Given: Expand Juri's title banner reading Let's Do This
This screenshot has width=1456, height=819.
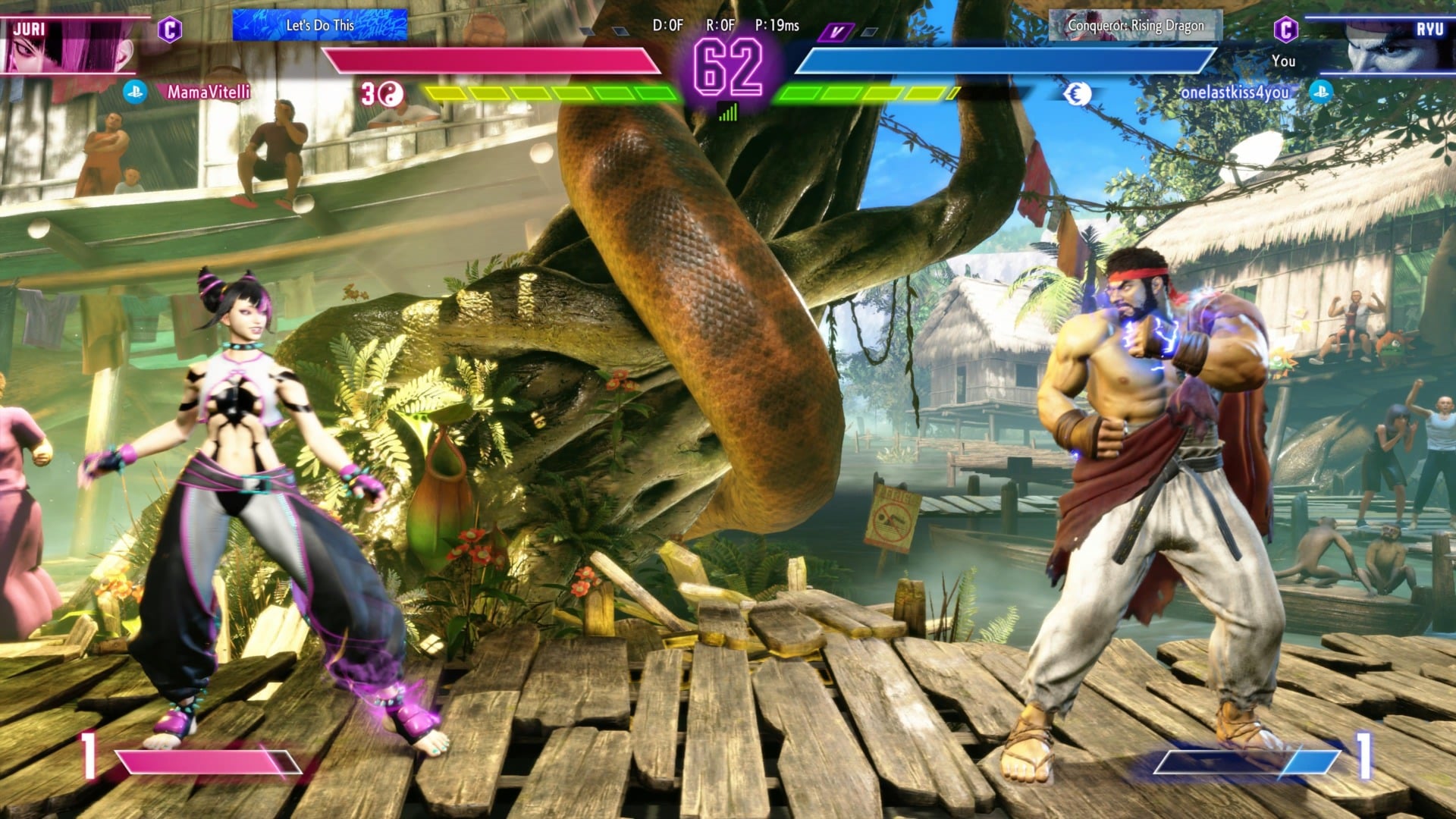Looking at the screenshot, I should tap(322, 24).
